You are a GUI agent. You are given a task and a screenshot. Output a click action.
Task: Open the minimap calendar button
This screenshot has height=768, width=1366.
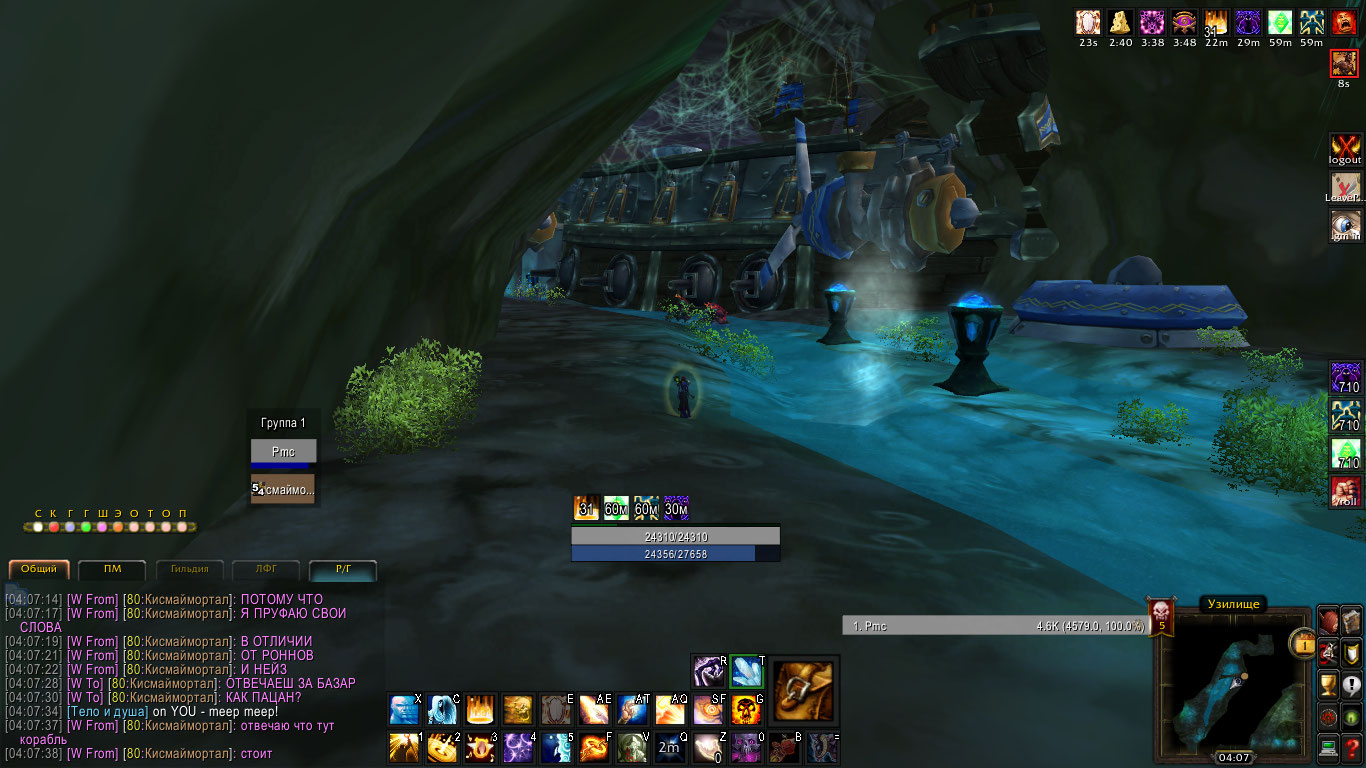point(1303,644)
